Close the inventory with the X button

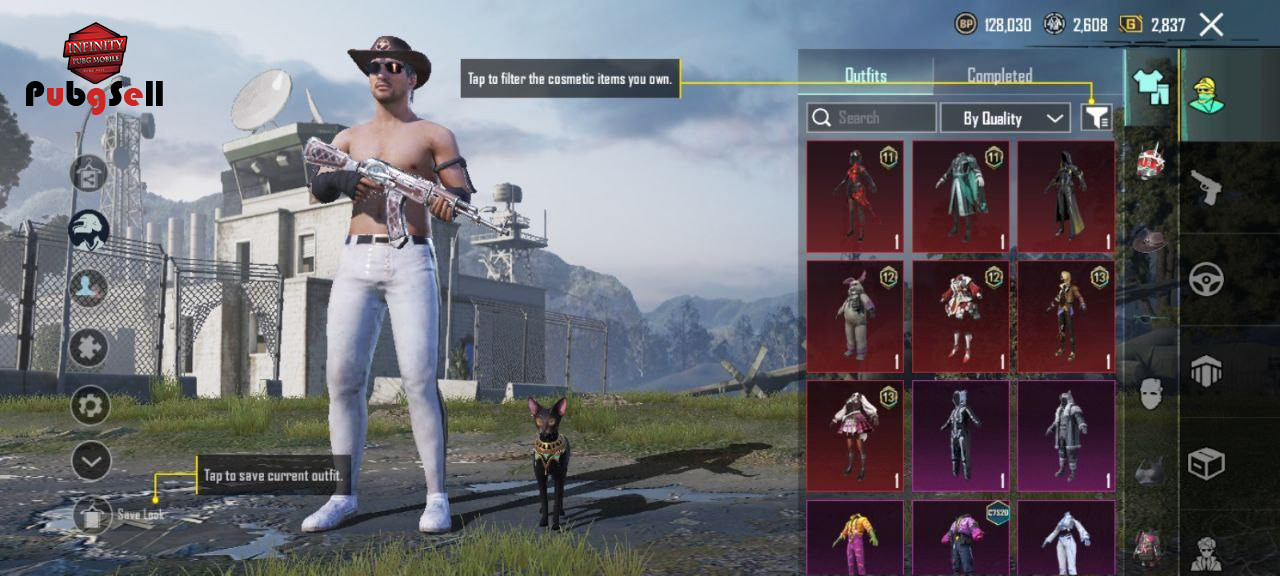1211,25
